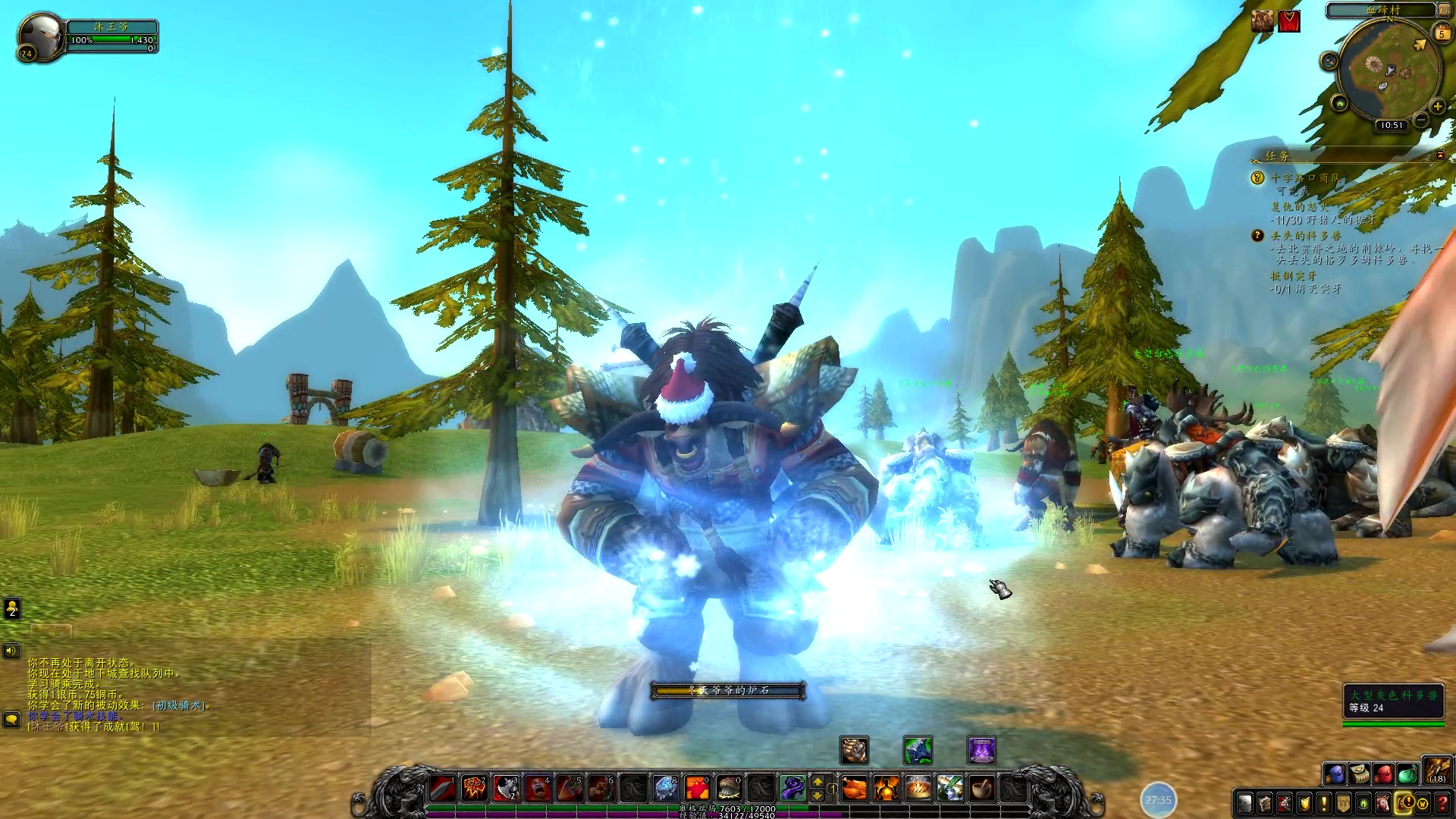Activate the purple swirl ability slot
The width and height of the screenshot is (1456, 819).
pos(792,789)
